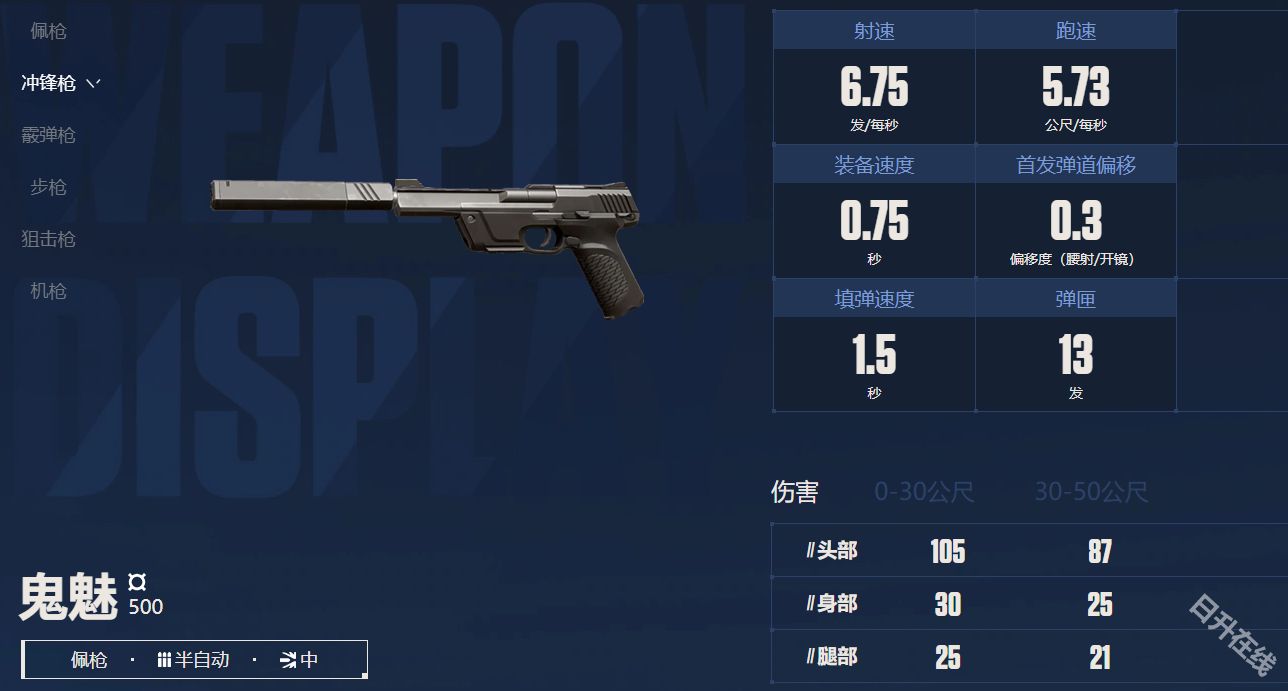
Task: Choose the 狙击枪 sniper category
Action: (48, 239)
